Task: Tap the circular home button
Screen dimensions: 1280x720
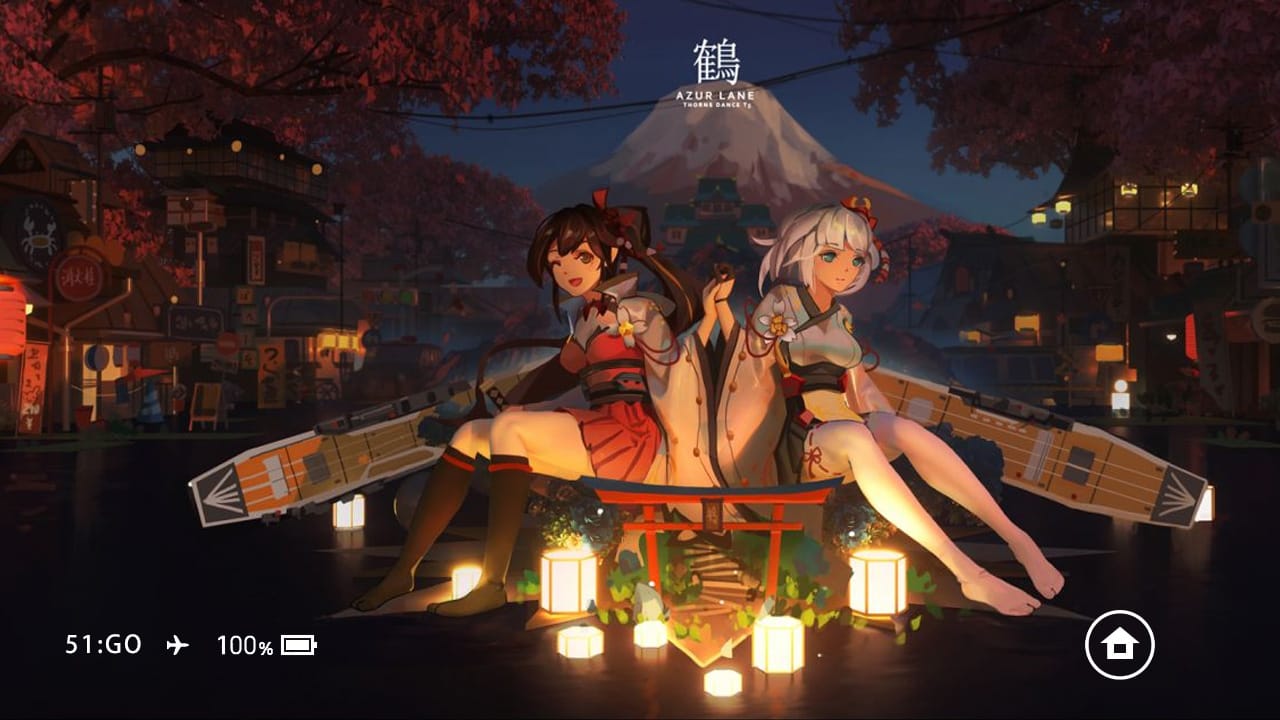Action: pyautogui.click(x=1119, y=645)
